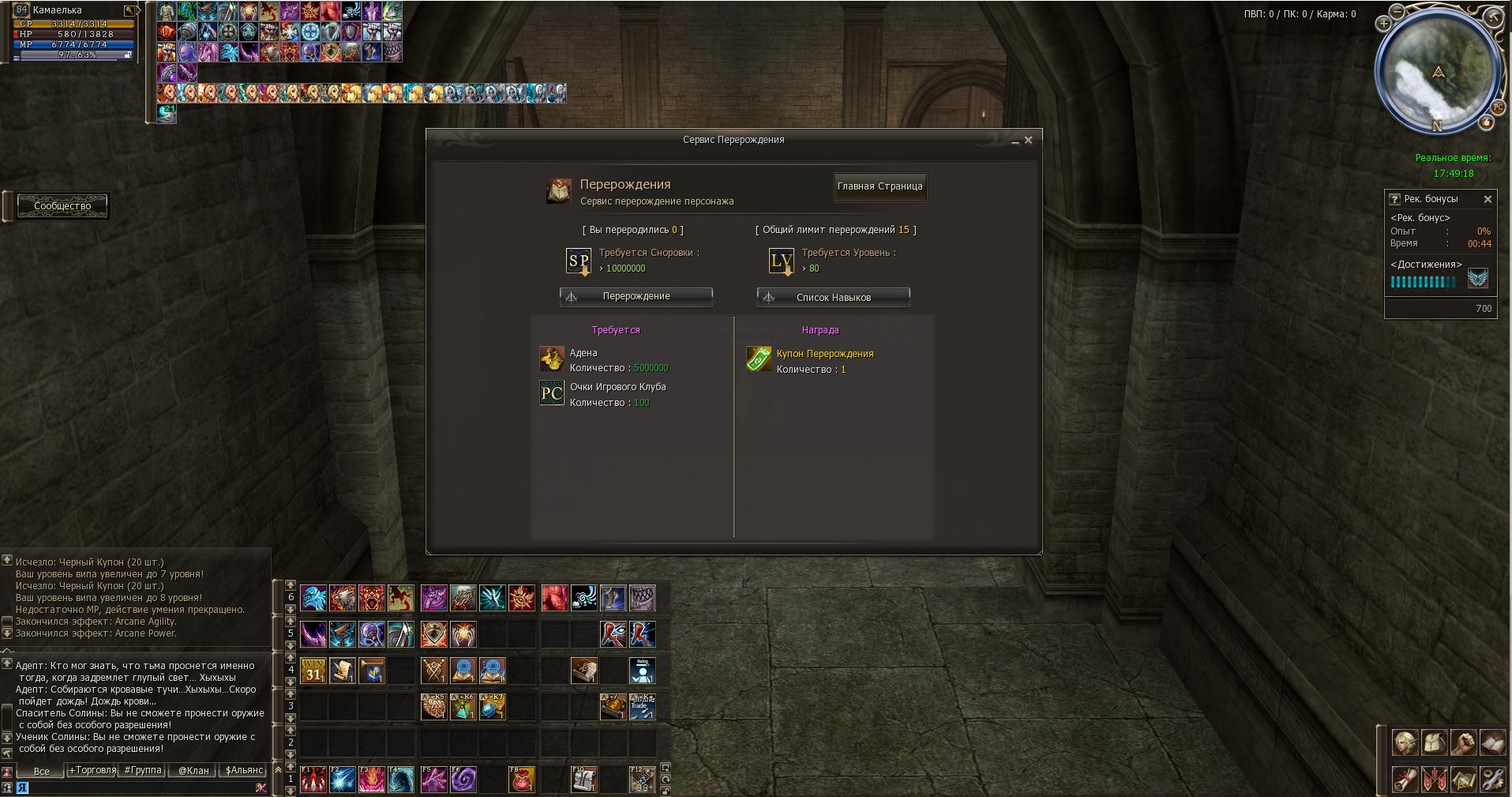The image size is (1512, 797).
Task: Zoom in the minimap with plus button
Action: click(1383, 24)
